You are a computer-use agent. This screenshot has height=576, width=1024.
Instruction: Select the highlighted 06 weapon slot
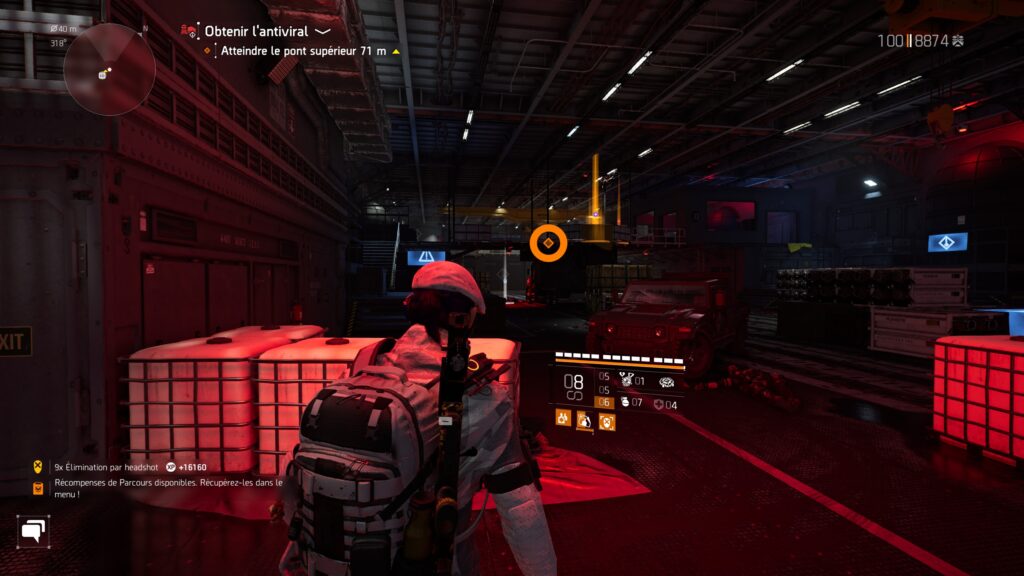pos(604,402)
